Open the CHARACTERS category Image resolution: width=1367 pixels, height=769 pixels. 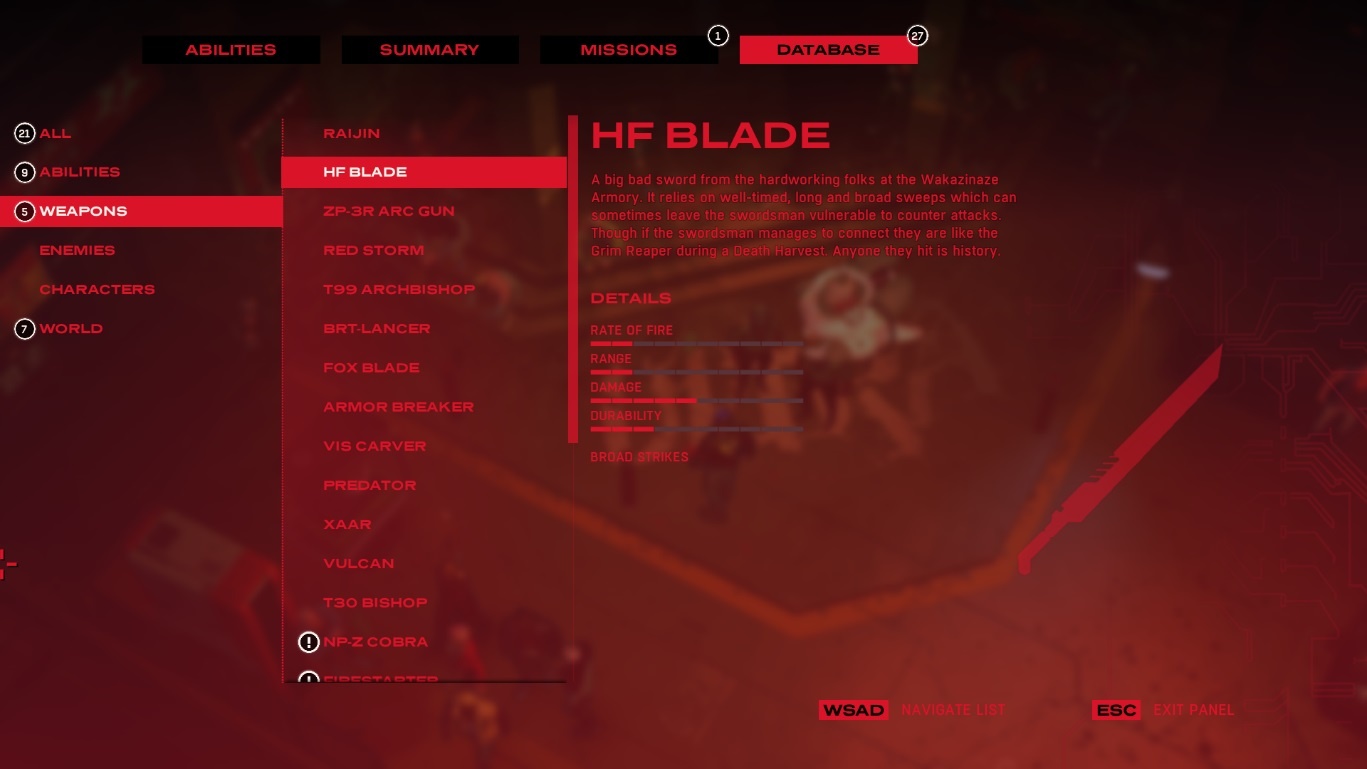(97, 289)
